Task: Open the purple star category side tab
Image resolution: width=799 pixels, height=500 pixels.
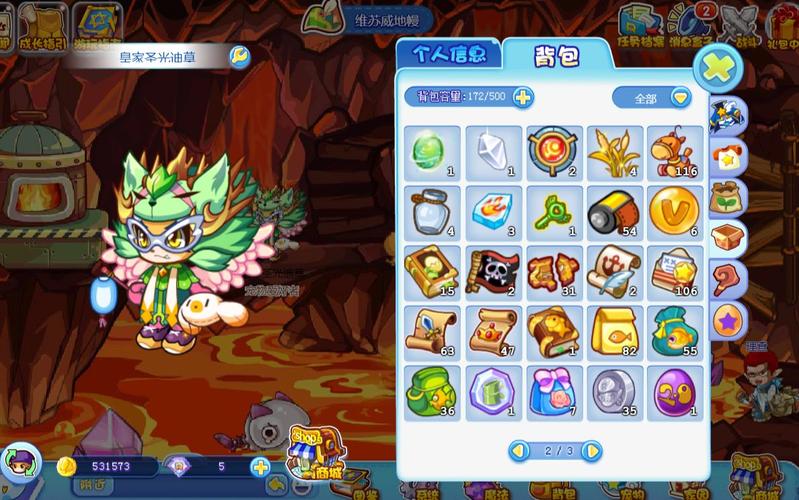Action: tap(728, 321)
